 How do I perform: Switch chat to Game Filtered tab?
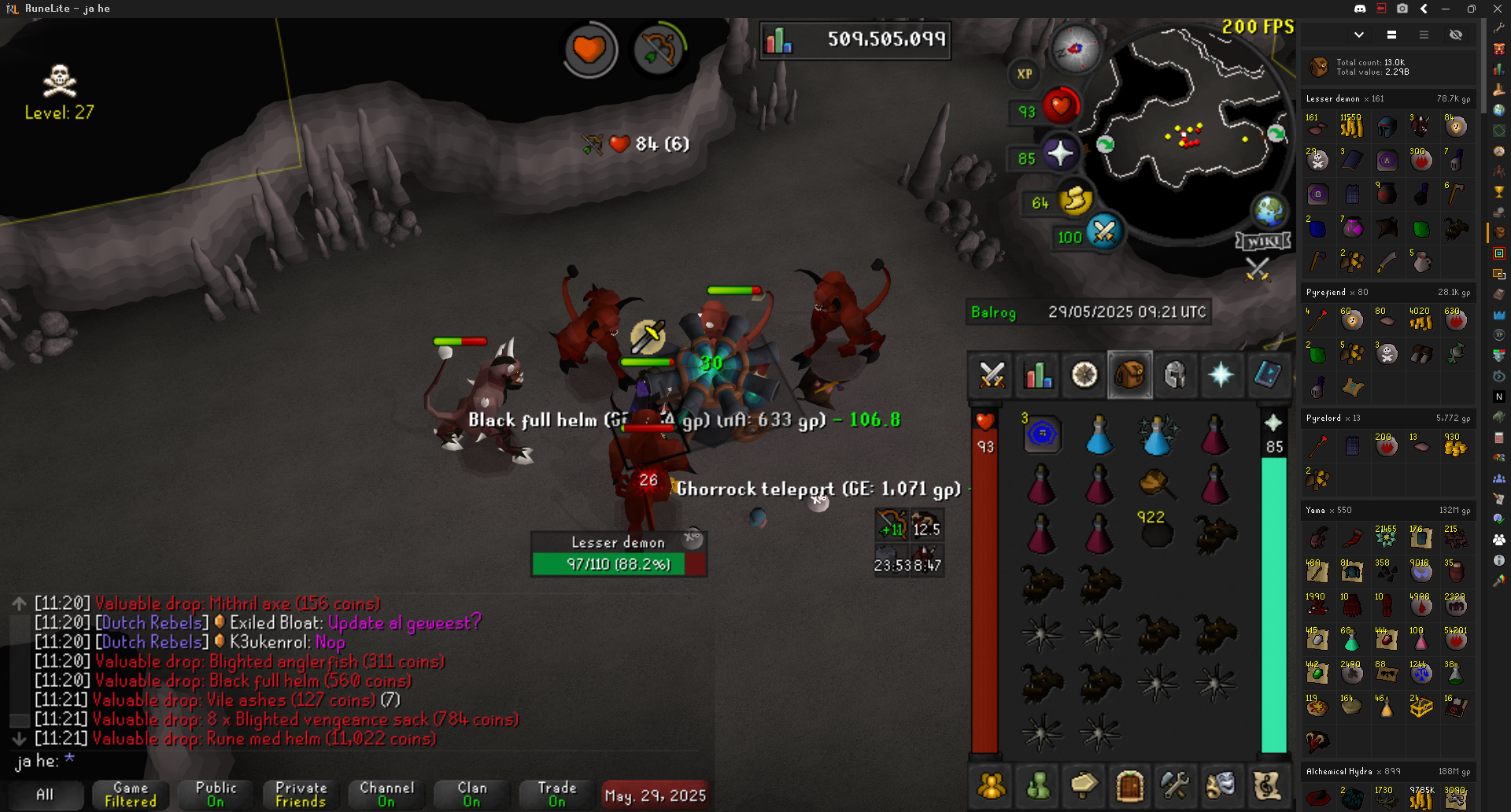point(131,795)
